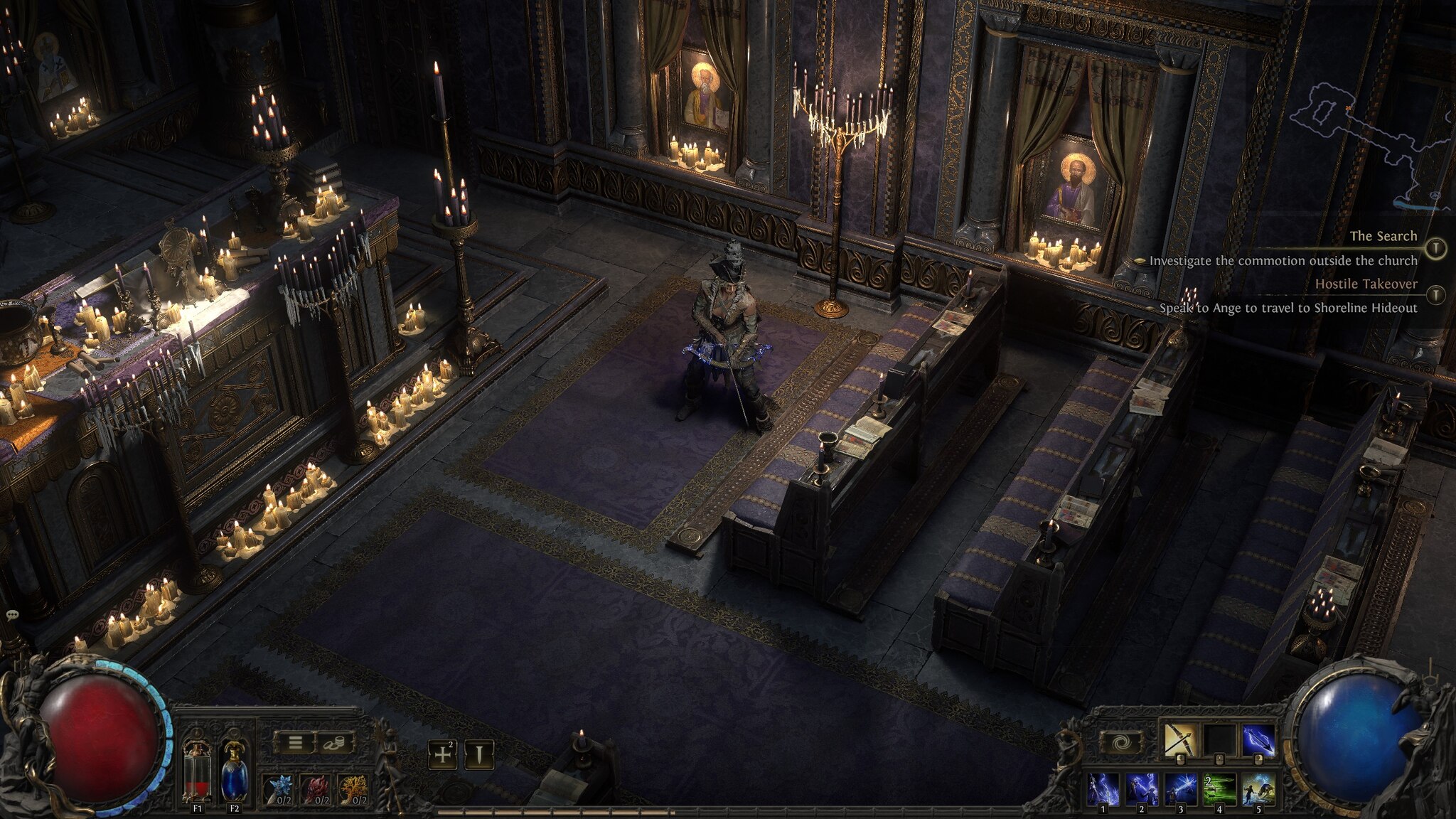The width and height of the screenshot is (1456, 819).
Task: Open the three-line menu button
Action: point(296,743)
